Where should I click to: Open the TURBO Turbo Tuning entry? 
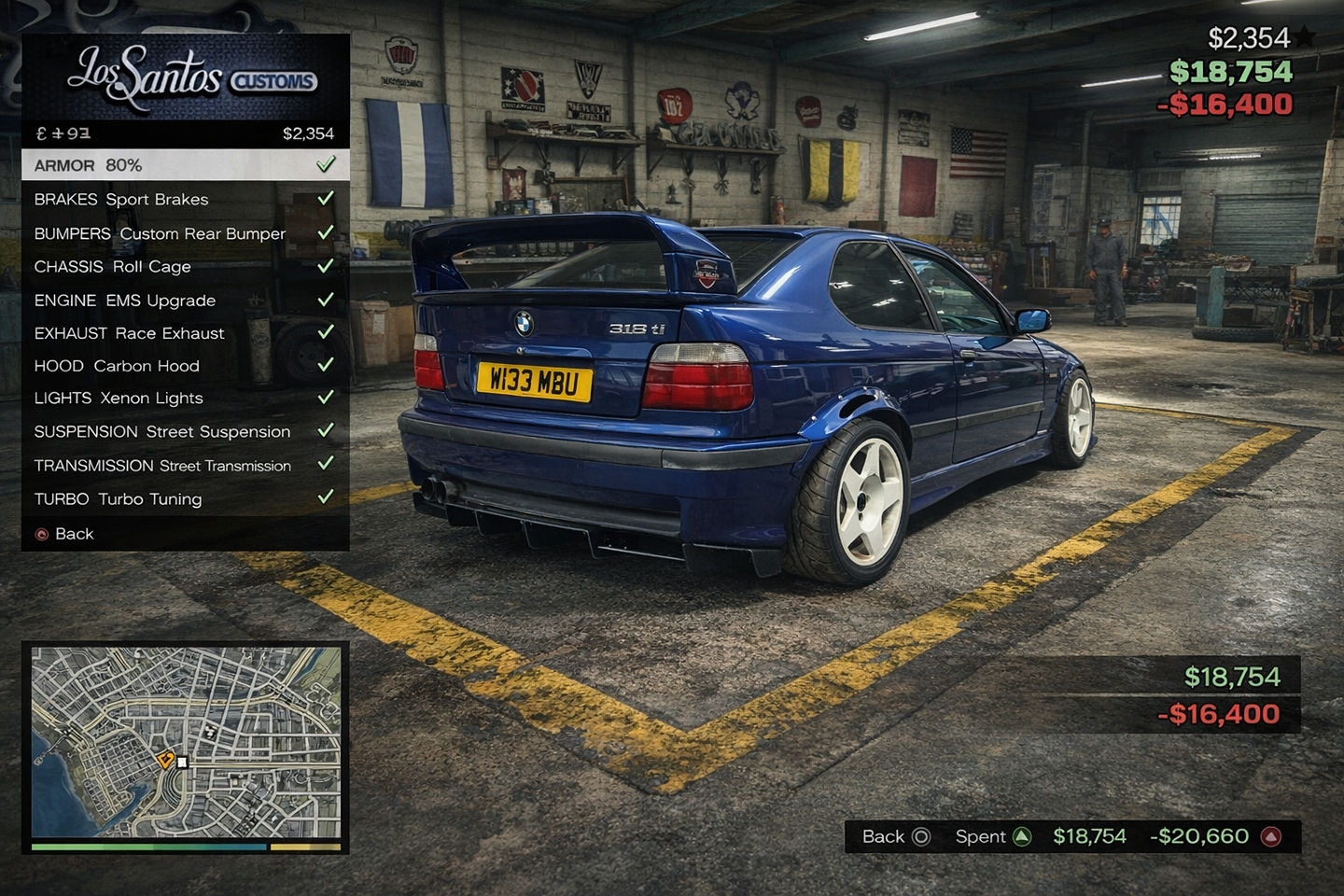[185, 498]
